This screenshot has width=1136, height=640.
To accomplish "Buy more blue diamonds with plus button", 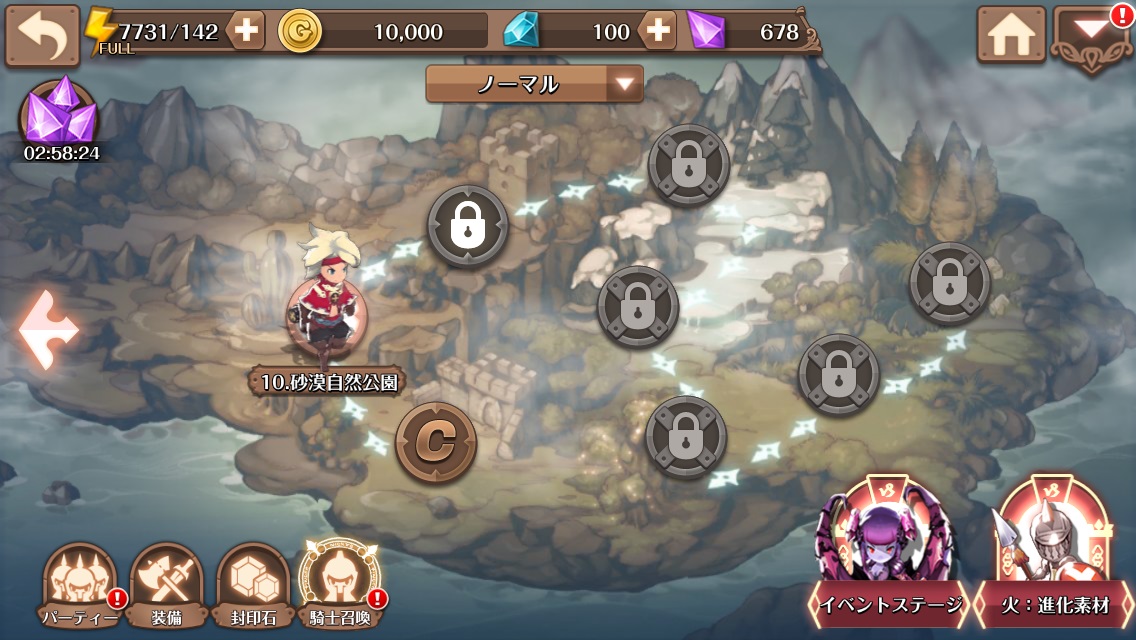I will click(x=657, y=32).
